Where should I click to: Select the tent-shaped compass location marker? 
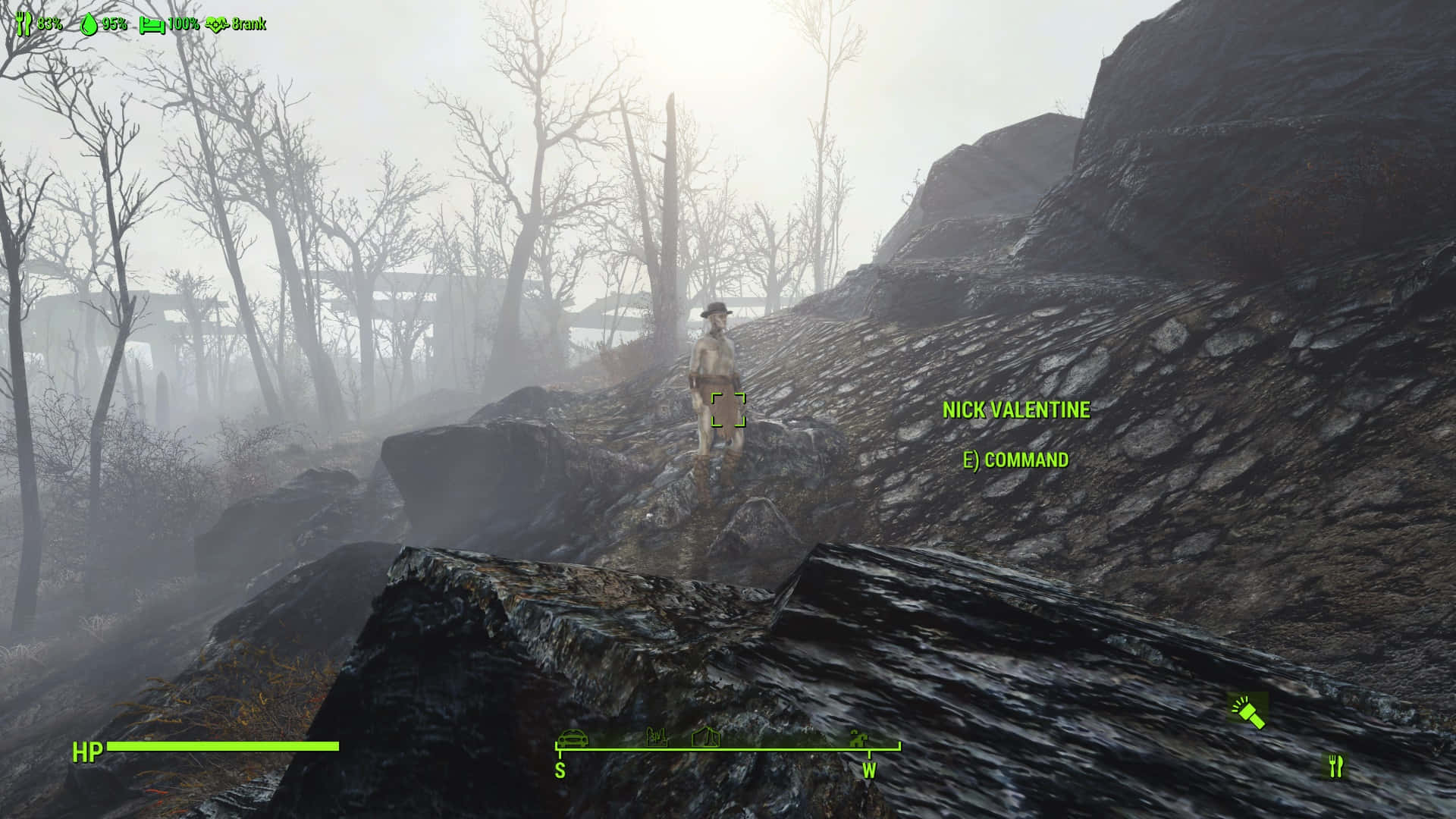click(x=706, y=736)
